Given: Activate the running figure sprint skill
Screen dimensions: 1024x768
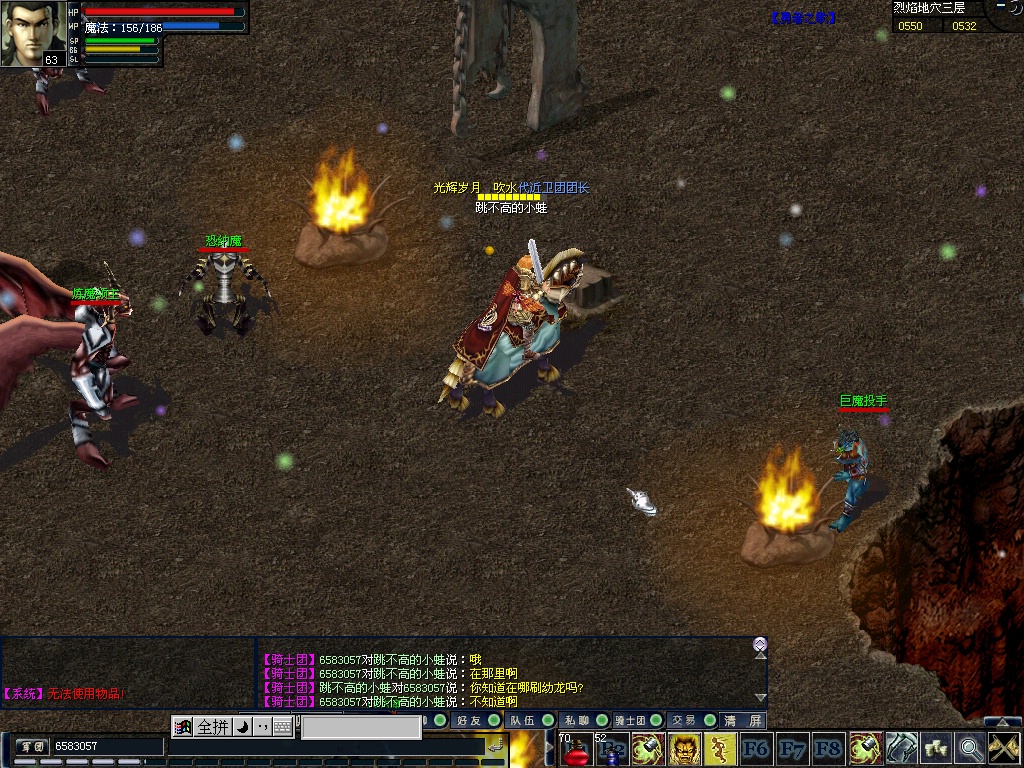Looking at the screenshot, I should 720,749.
